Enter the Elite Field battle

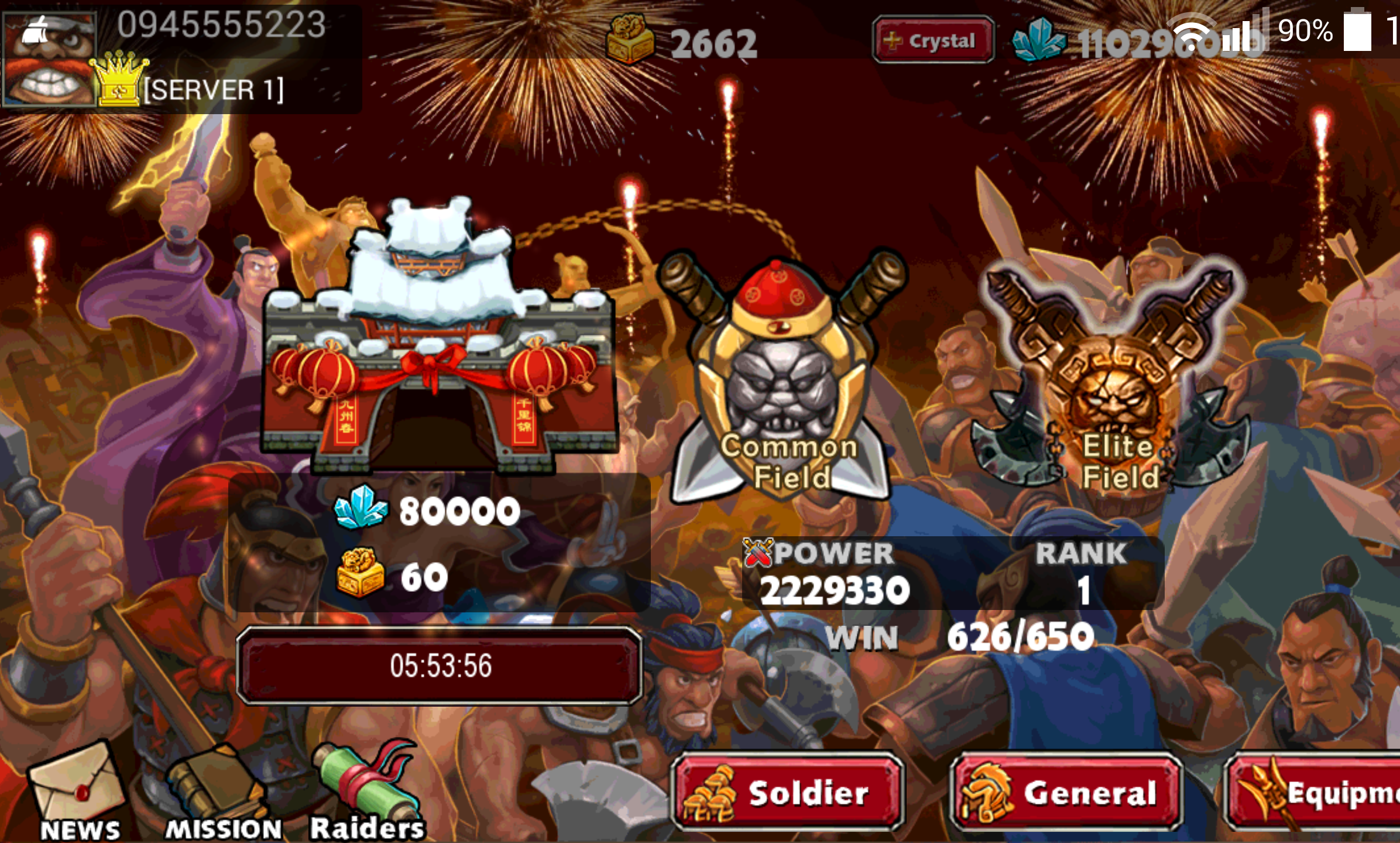click(1115, 381)
